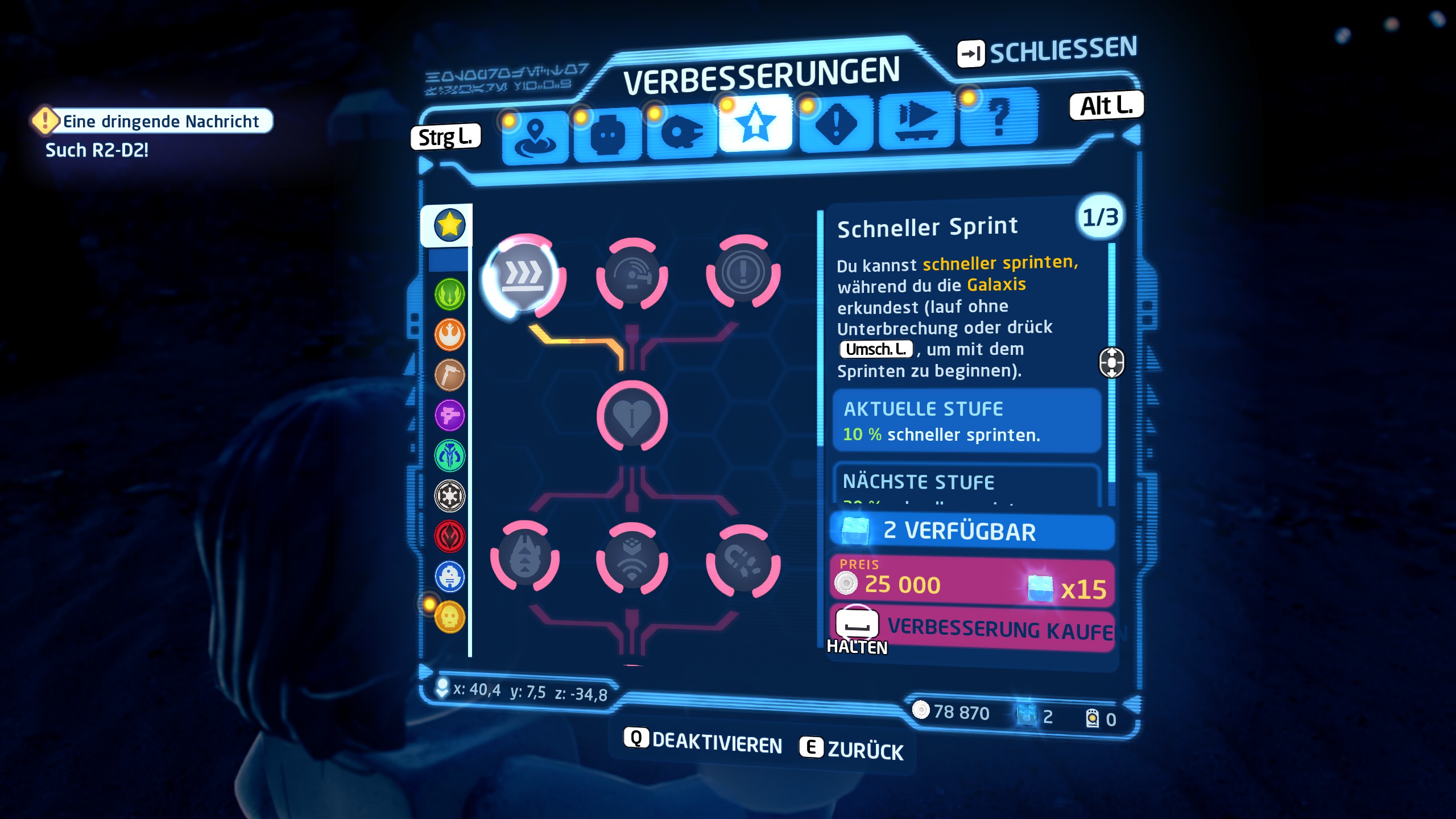Image resolution: width=1456 pixels, height=819 pixels.
Task: Open the question-mark extras tab
Action: pyautogui.click(x=999, y=116)
